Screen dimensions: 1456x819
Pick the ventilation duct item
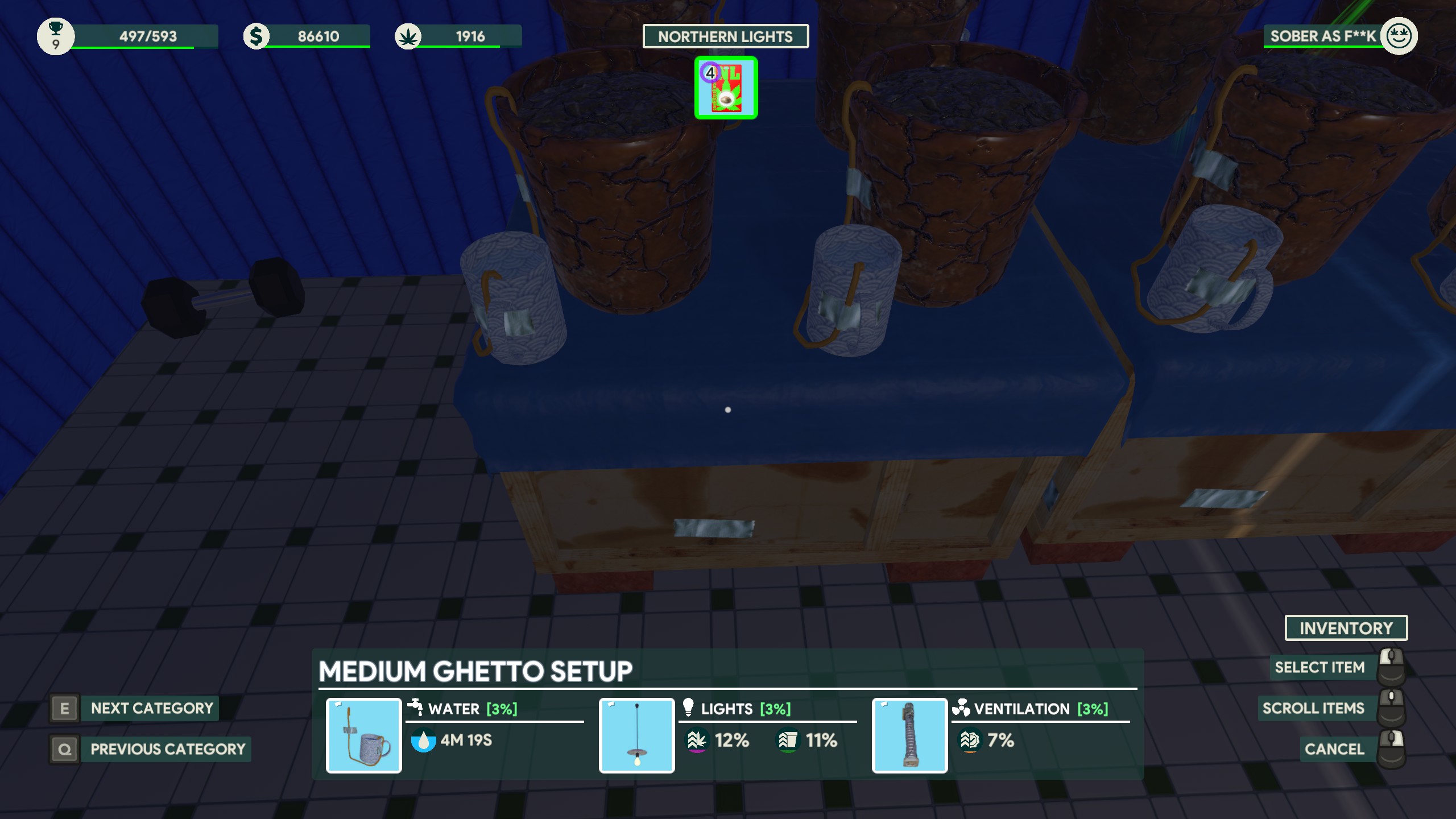pos(909,735)
